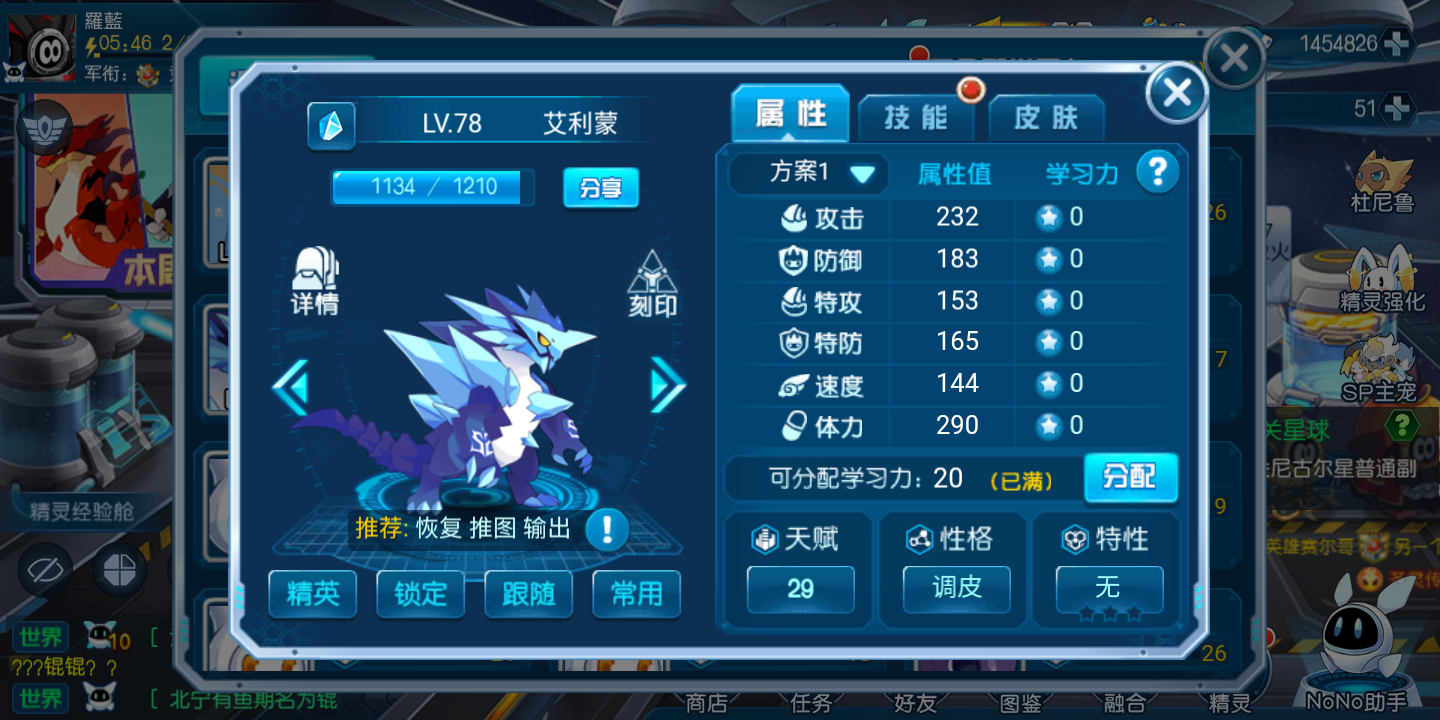Share the spirit with 分享 button
Image resolution: width=1440 pixels, height=720 pixels.
[x=600, y=187]
